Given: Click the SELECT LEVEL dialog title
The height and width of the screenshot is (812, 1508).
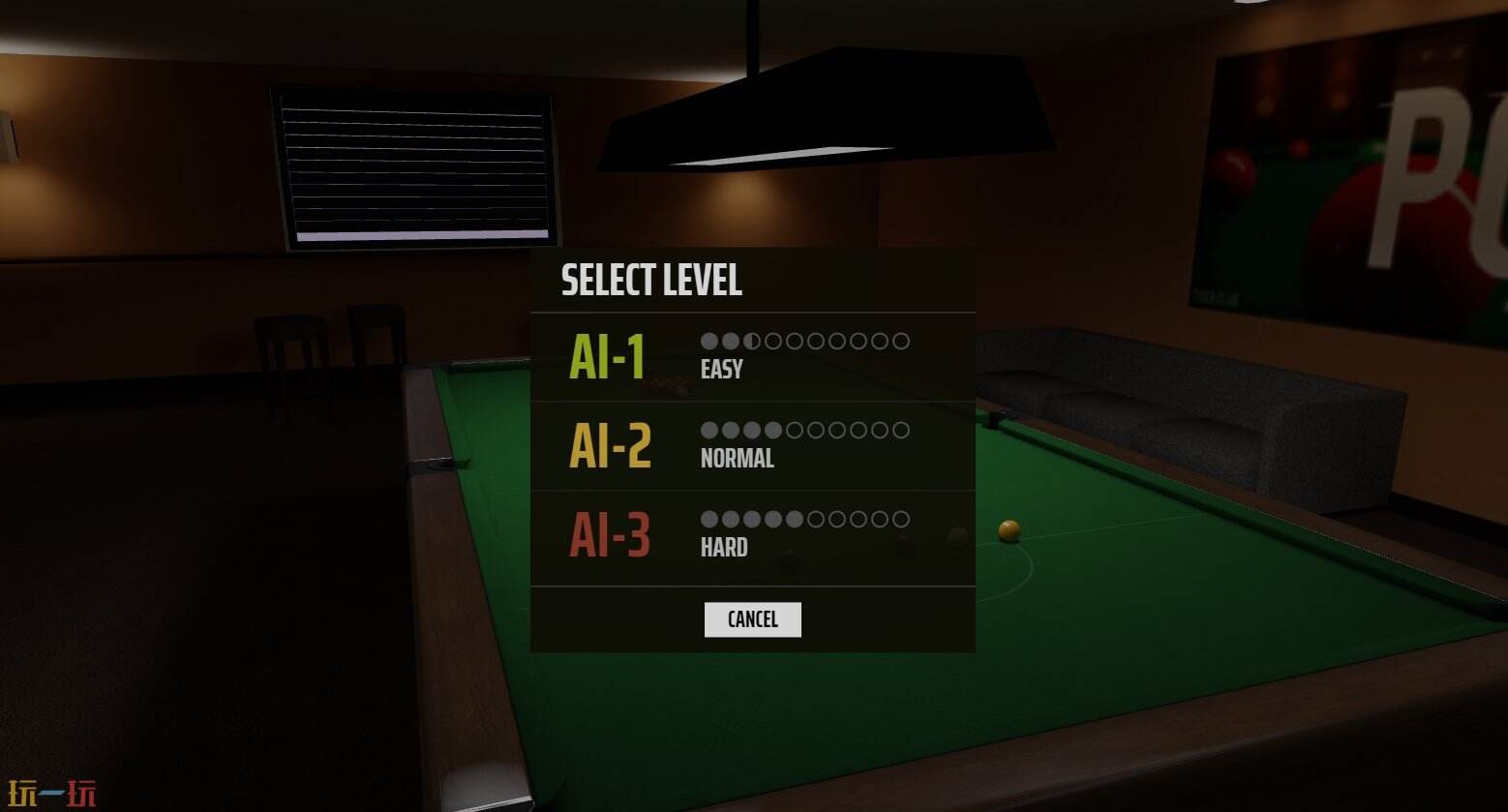Looking at the screenshot, I should pos(650,281).
